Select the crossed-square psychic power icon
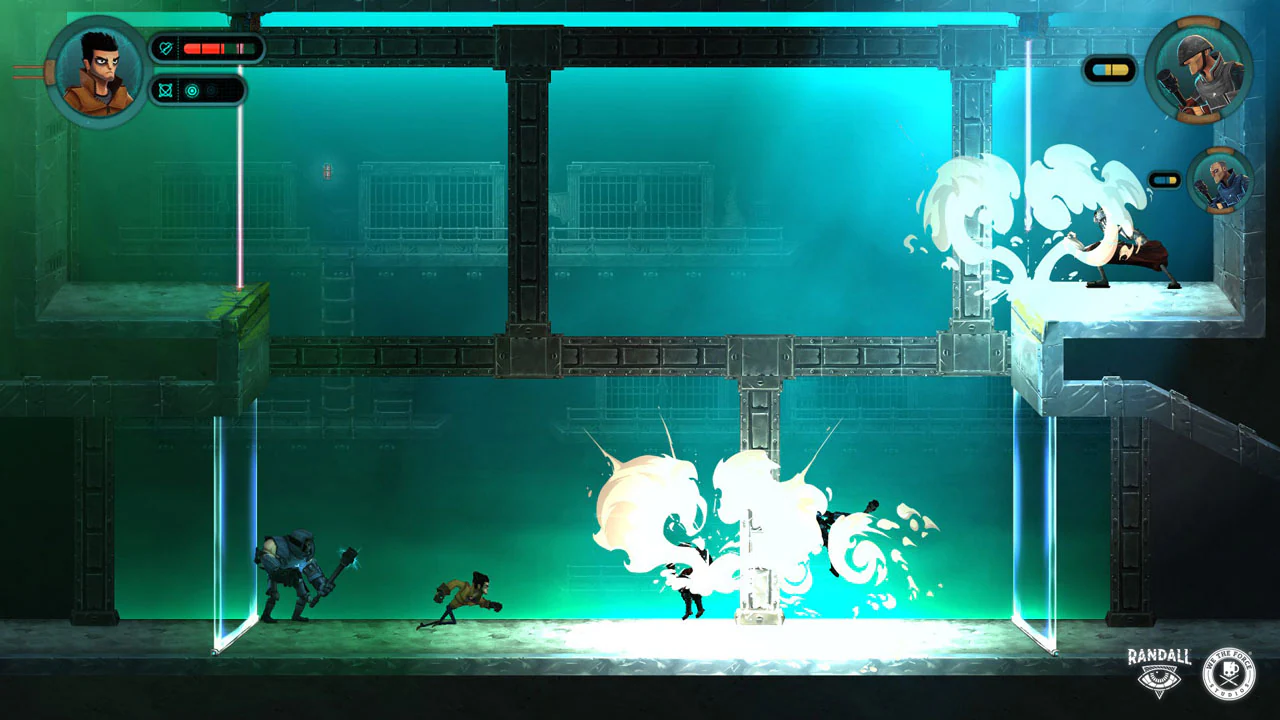This screenshot has width=1280, height=720. [x=165, y=91]
